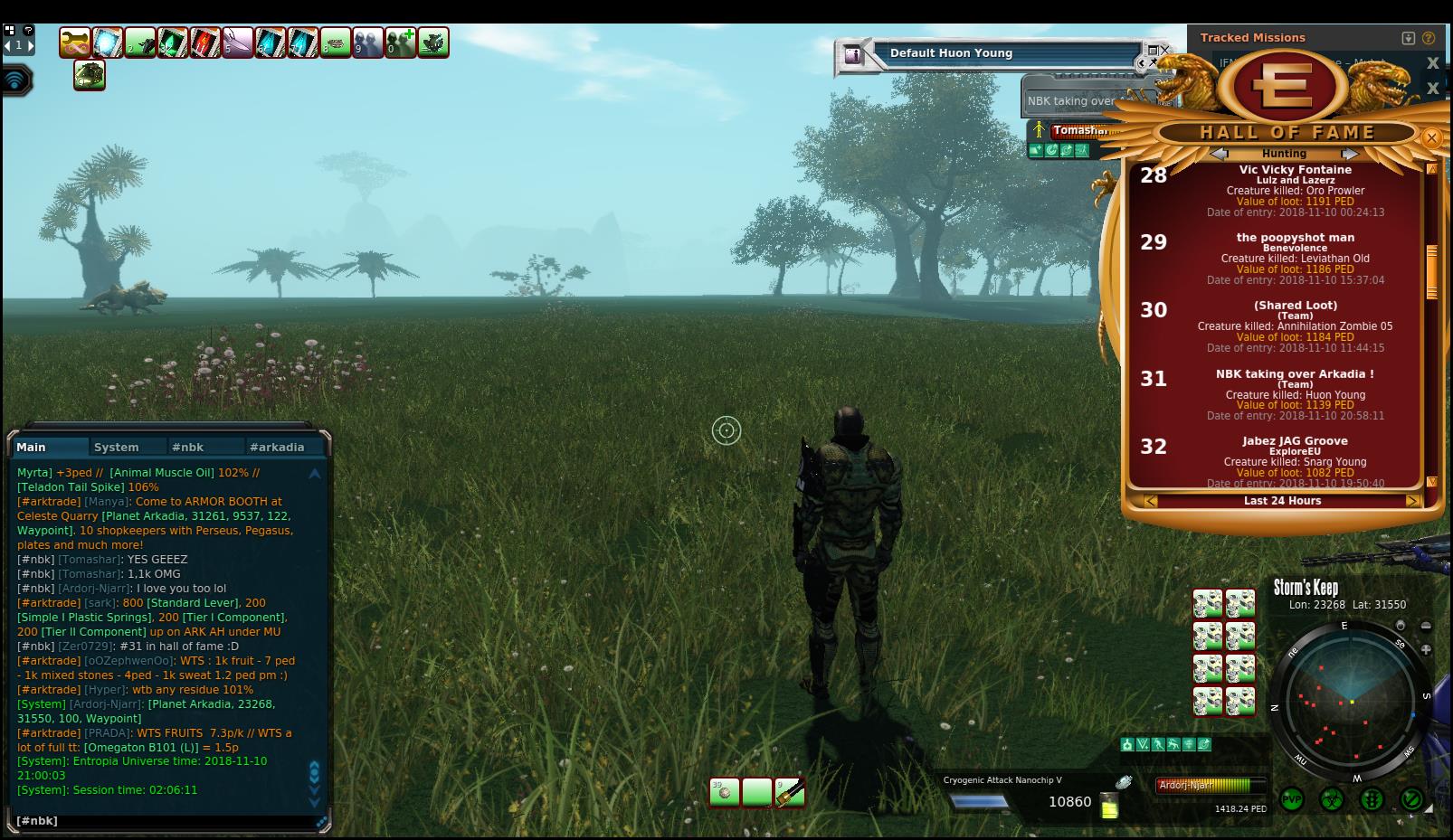Show next Hall of Fame time period
Image resolution: width=1453 pixels, height=840 pixels.
1411,501
